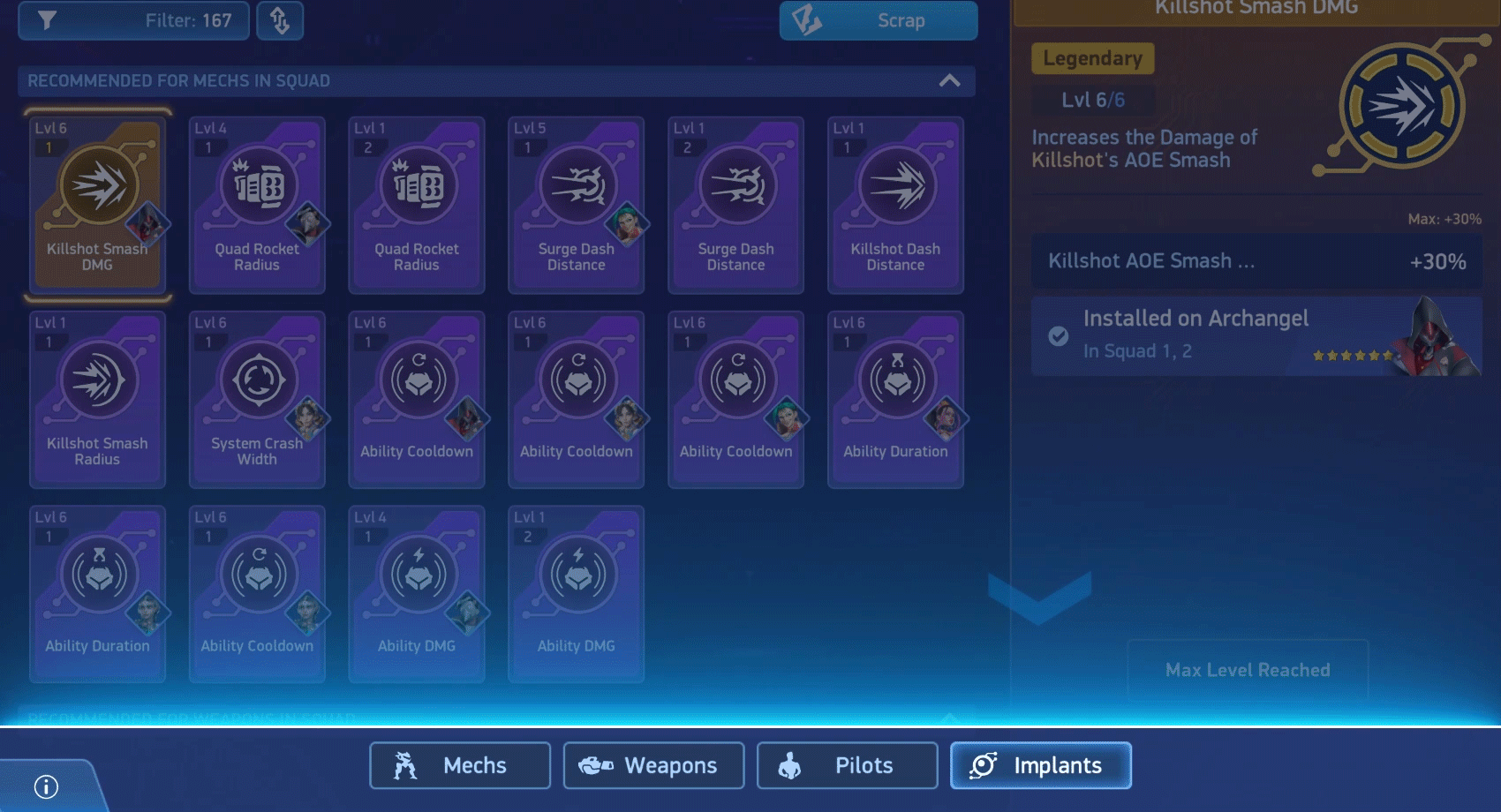Click the sort order icon beside Filter
The width and height of the screenshot is (1501, 812).
280,20
